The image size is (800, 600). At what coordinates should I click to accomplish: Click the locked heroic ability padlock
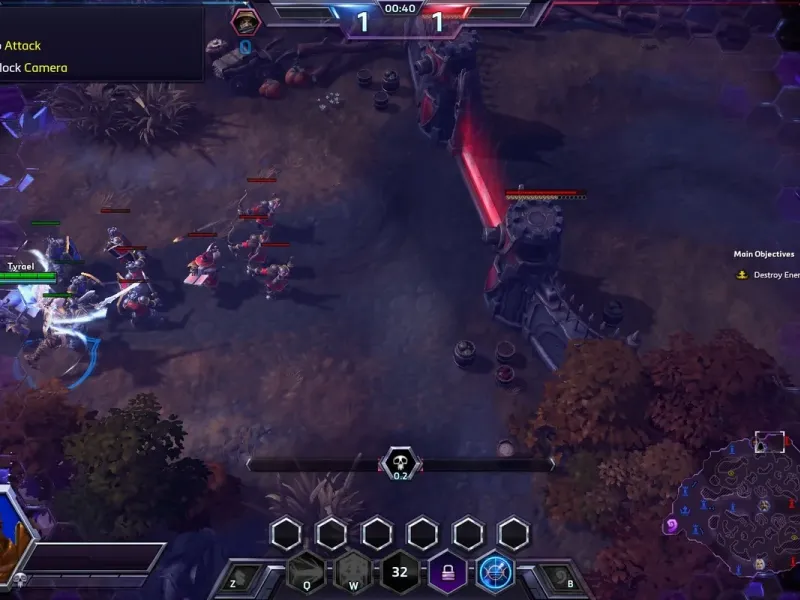[x=447, y=573]
